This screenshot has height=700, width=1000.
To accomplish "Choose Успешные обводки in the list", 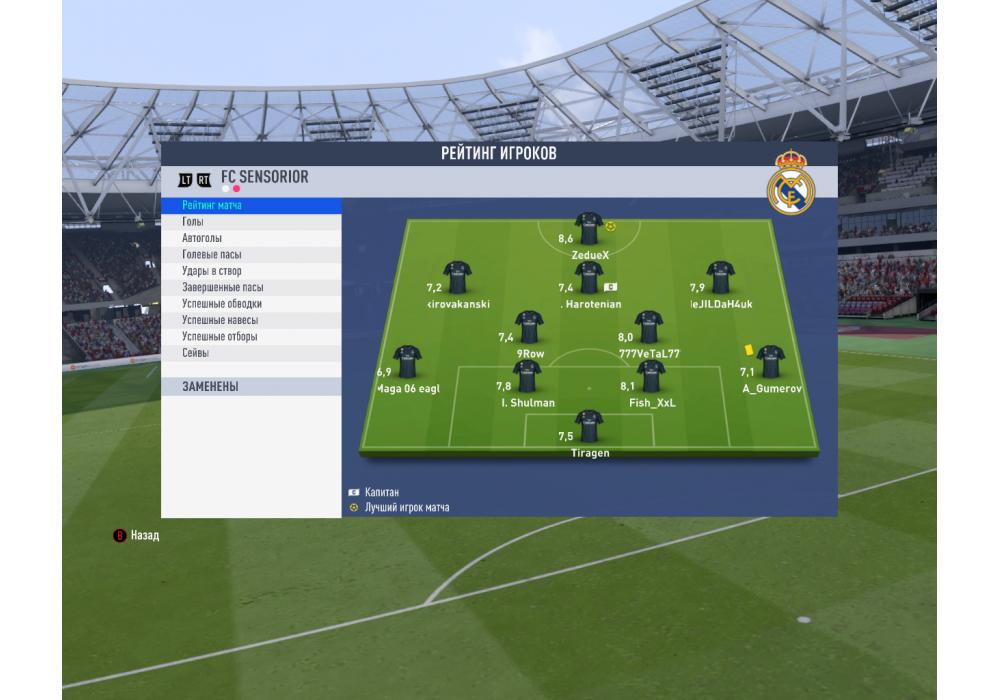I will point(250,304).
